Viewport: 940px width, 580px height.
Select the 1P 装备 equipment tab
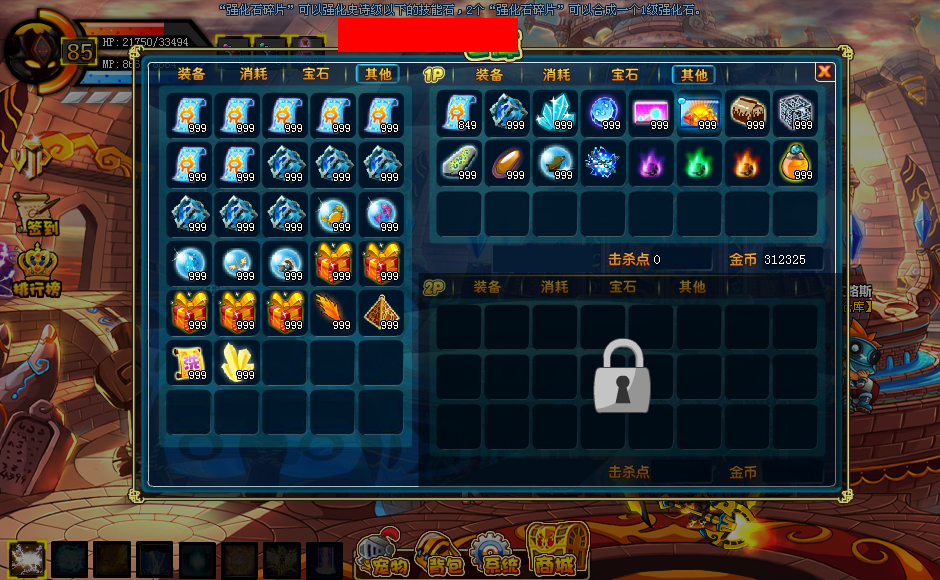489,75
